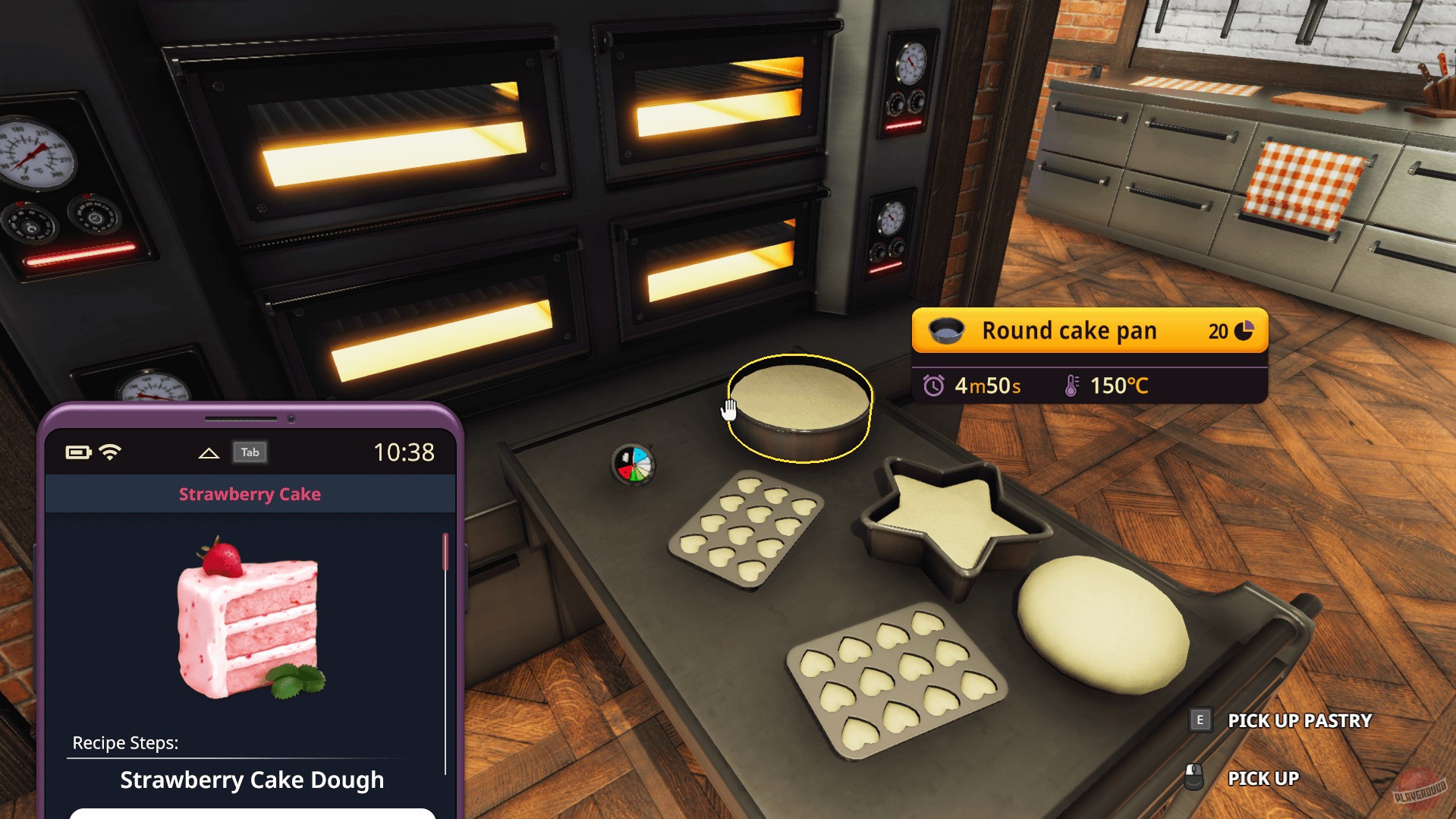
Task: Open the Recipe Steps section
Action: [x=126, y=743]
